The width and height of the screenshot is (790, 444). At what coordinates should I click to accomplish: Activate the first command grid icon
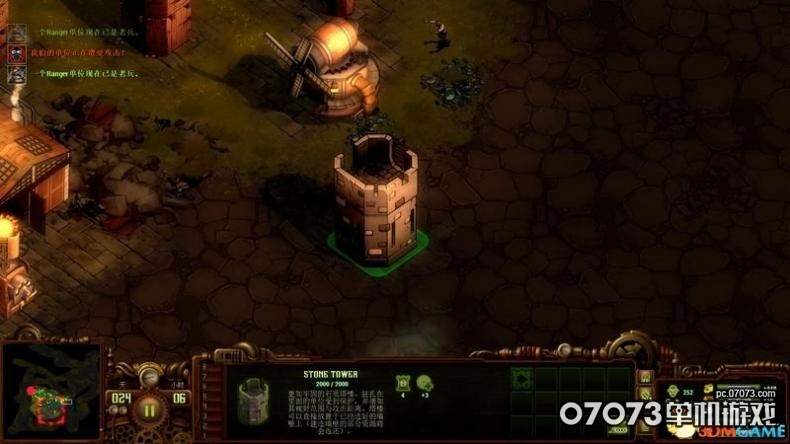pyautogui.click(x=522, y=378)
